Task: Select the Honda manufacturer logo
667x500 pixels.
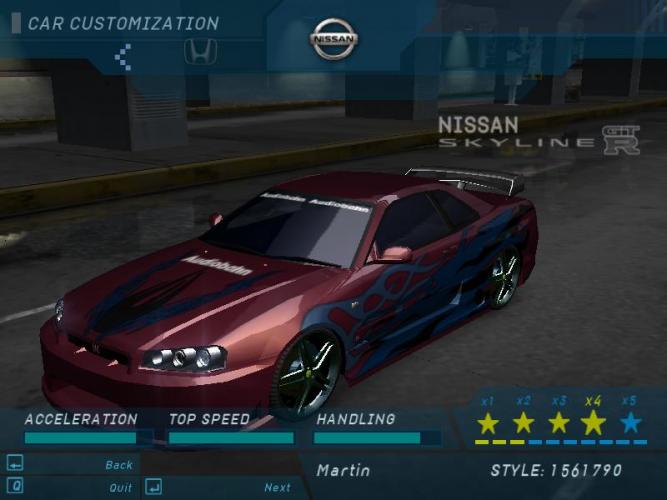Action: [x=199, y=52]
